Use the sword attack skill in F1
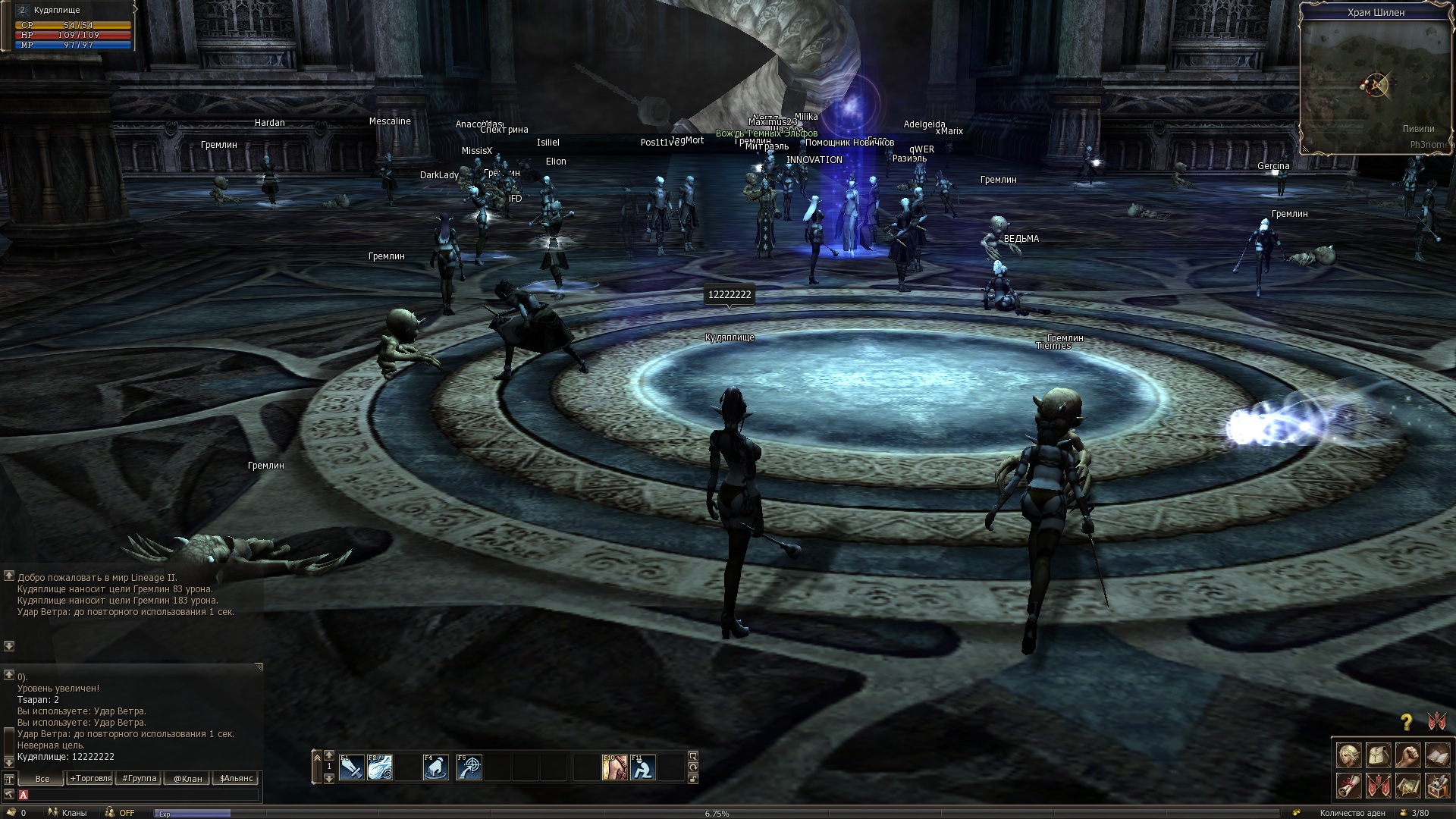This screenshot has width=1456, height=819. 352,767
